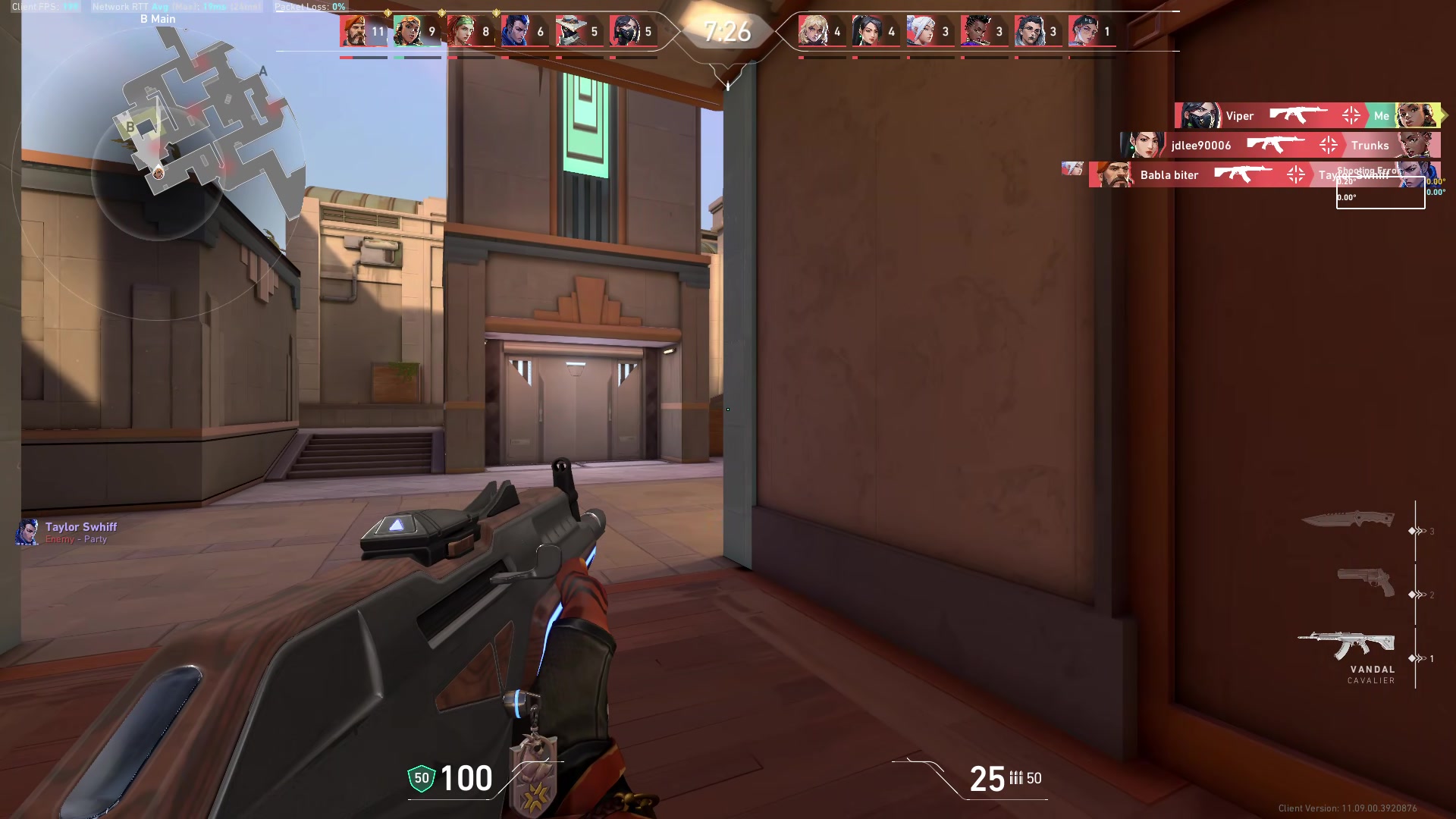Viewport: 1456px width, 819px height.
Task: Click the Trunks name in the kill feed
Action: coord(1370,145)
